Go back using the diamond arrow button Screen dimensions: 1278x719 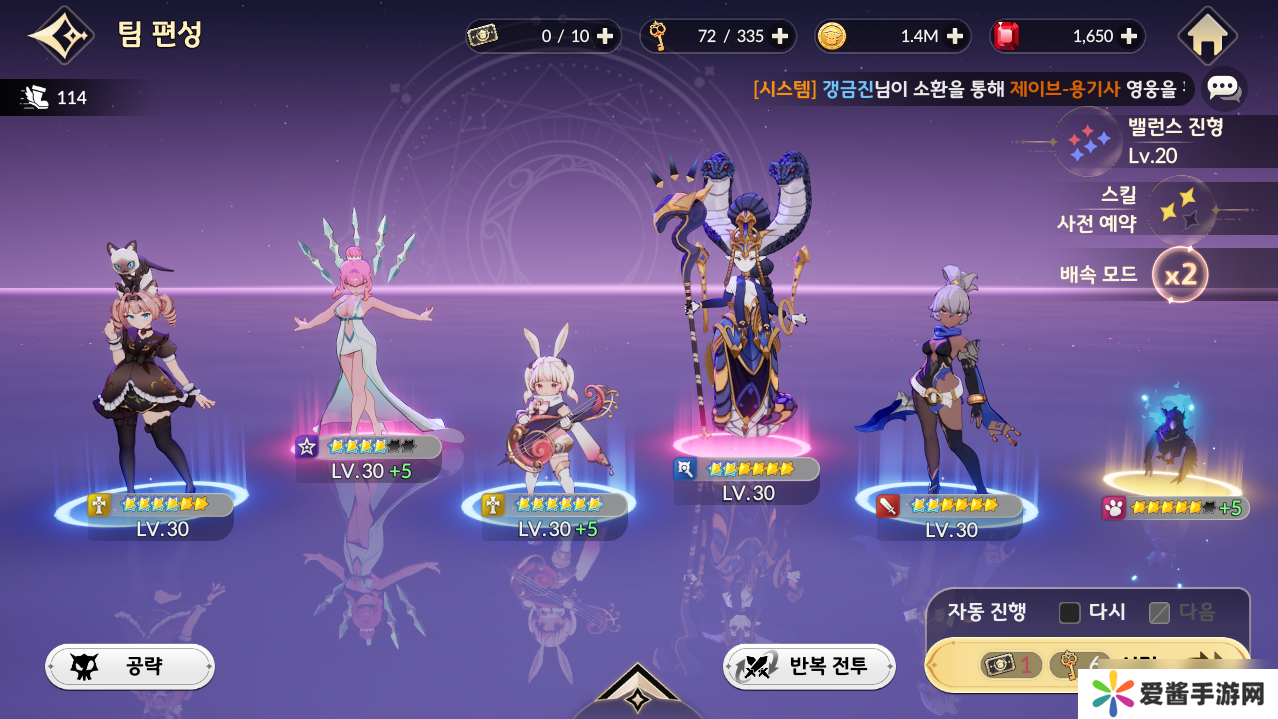(61, 35)
